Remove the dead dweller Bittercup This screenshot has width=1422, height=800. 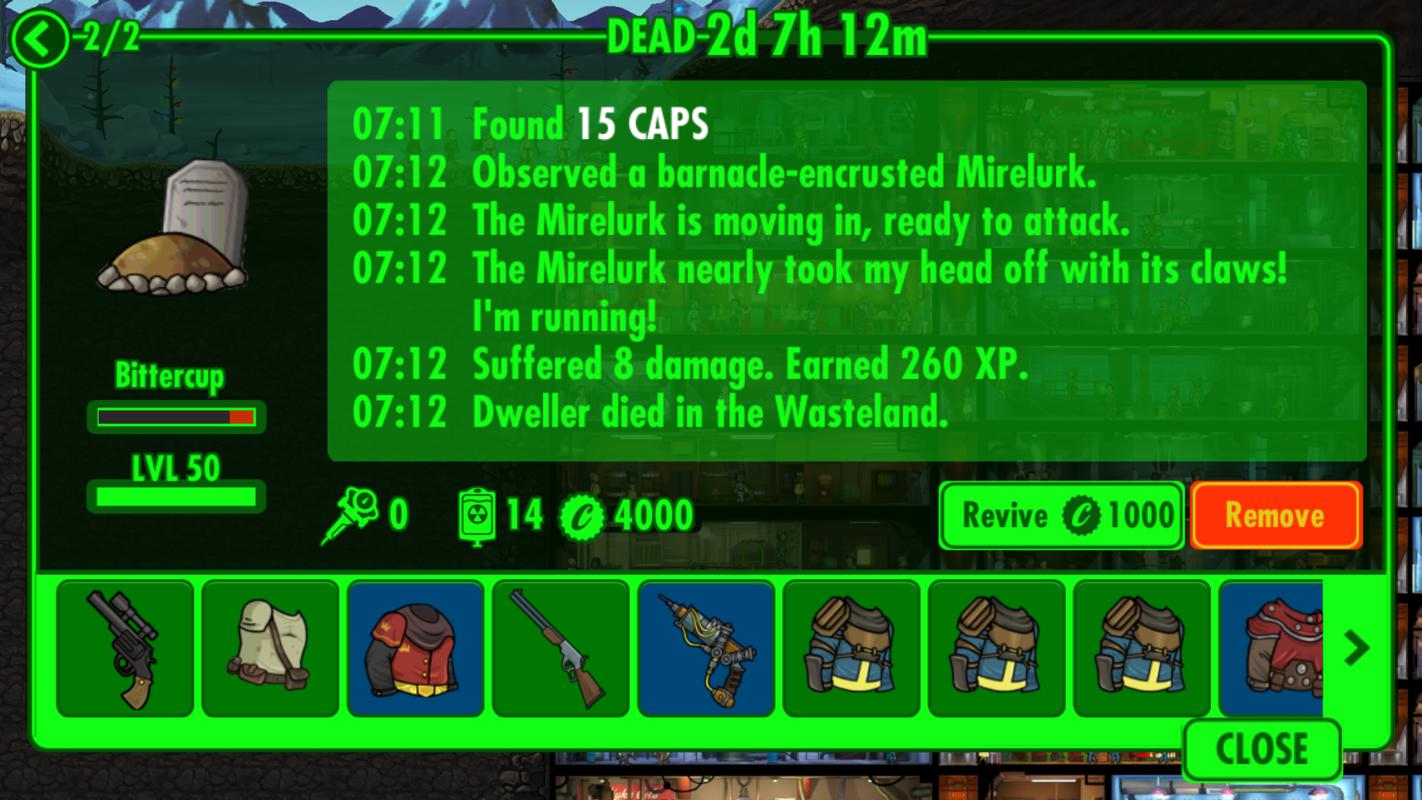point(1275,516)
